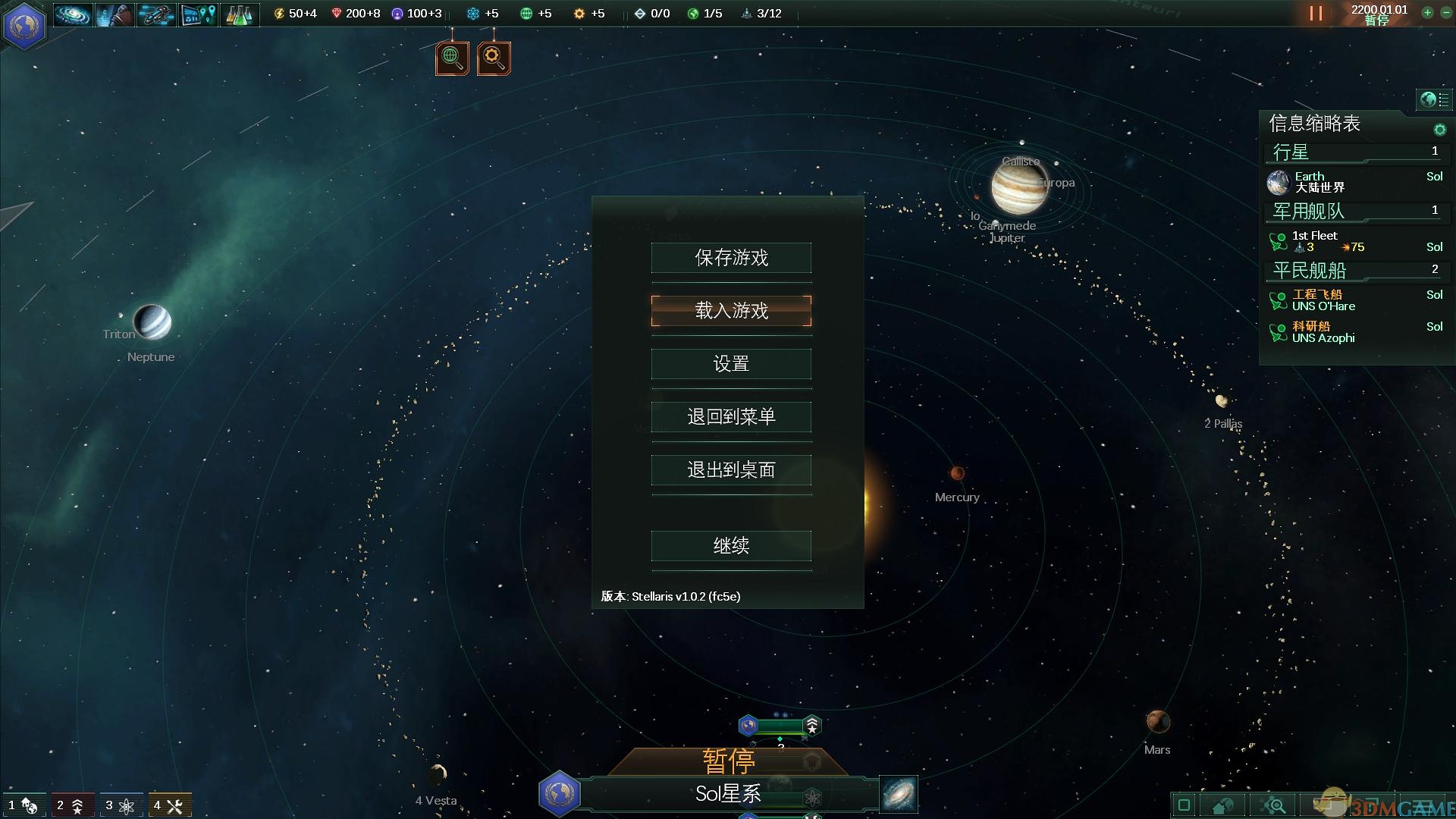Open the galaxy map view icon
The width and height of the screenshot is (1456, 819).
(72, 14)
